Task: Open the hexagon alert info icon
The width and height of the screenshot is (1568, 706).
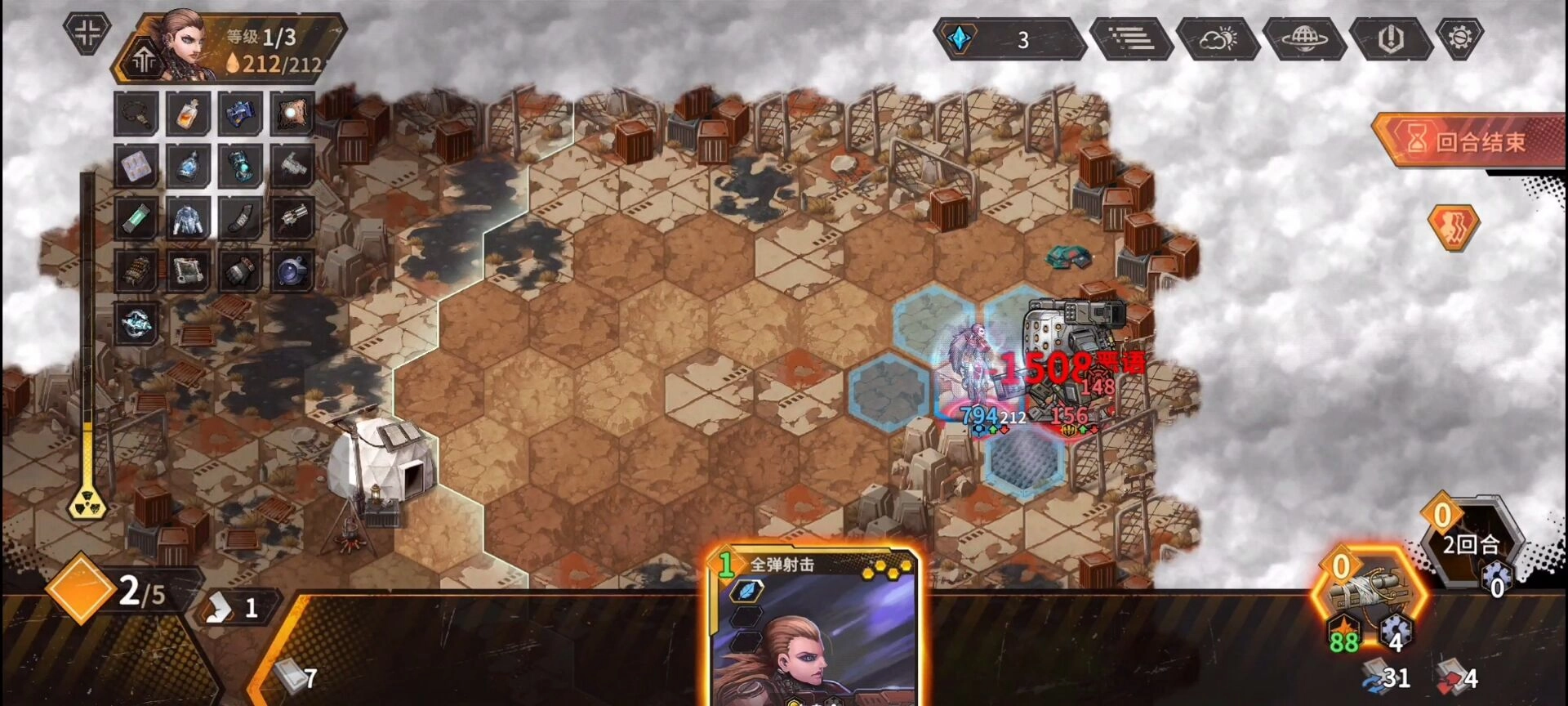Action: coord(1390,38)
